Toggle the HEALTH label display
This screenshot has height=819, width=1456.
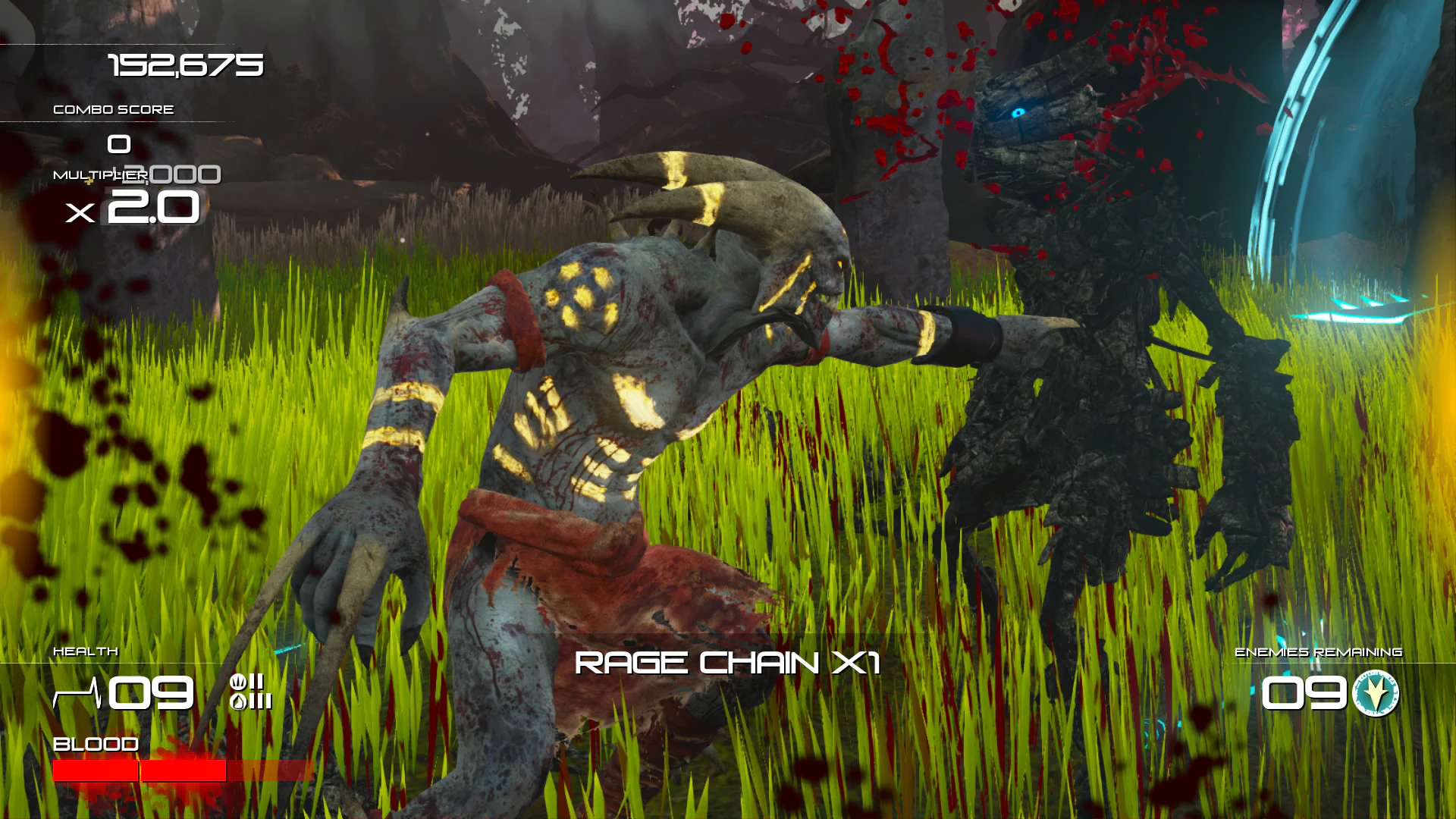pos(85,650)
